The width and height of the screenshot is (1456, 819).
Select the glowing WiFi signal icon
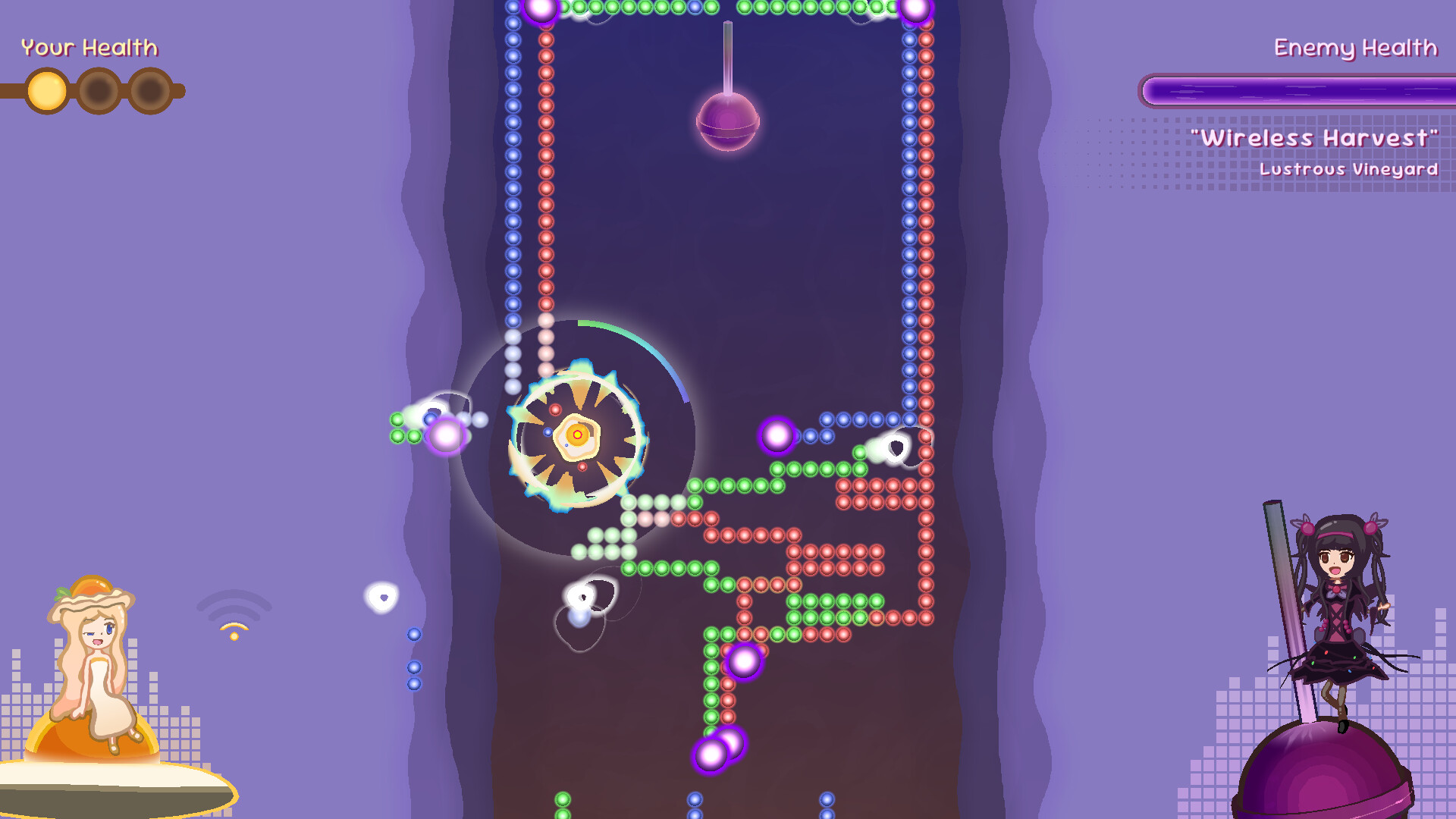pos(233,614)
